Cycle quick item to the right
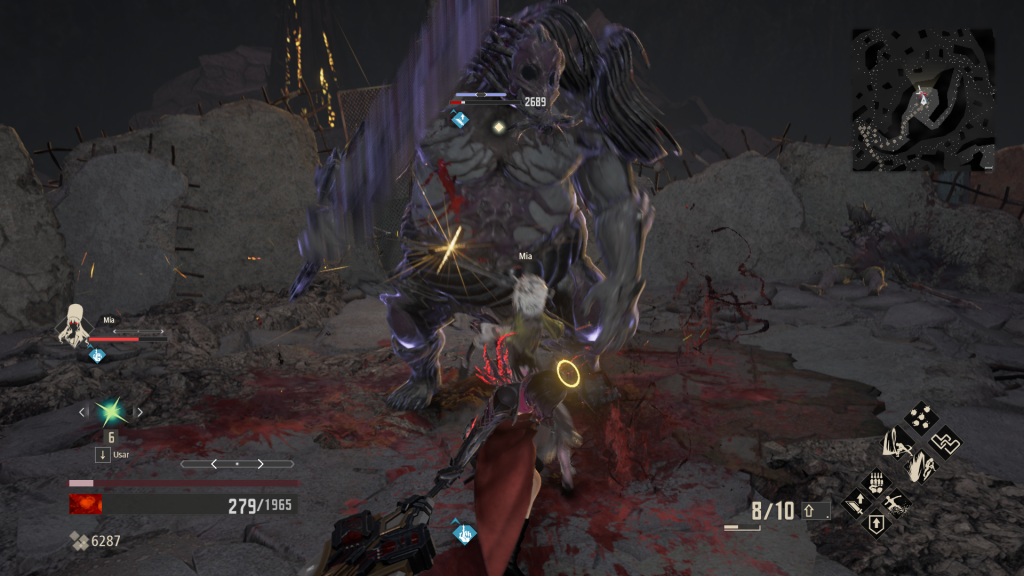This screenshot has height=576, width=1024. 138,411
